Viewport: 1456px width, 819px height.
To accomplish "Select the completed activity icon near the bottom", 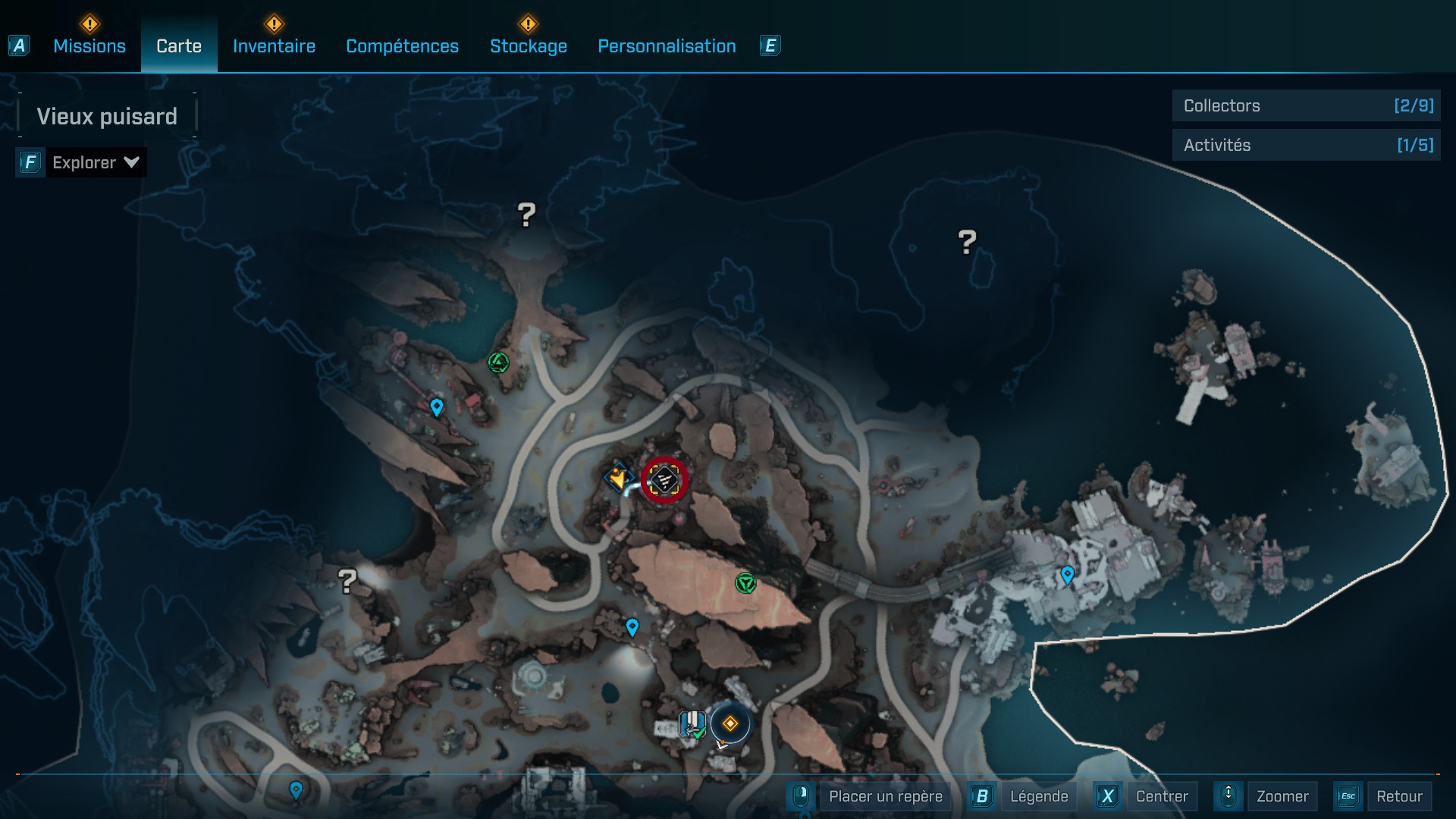I will tap(692, 722).
